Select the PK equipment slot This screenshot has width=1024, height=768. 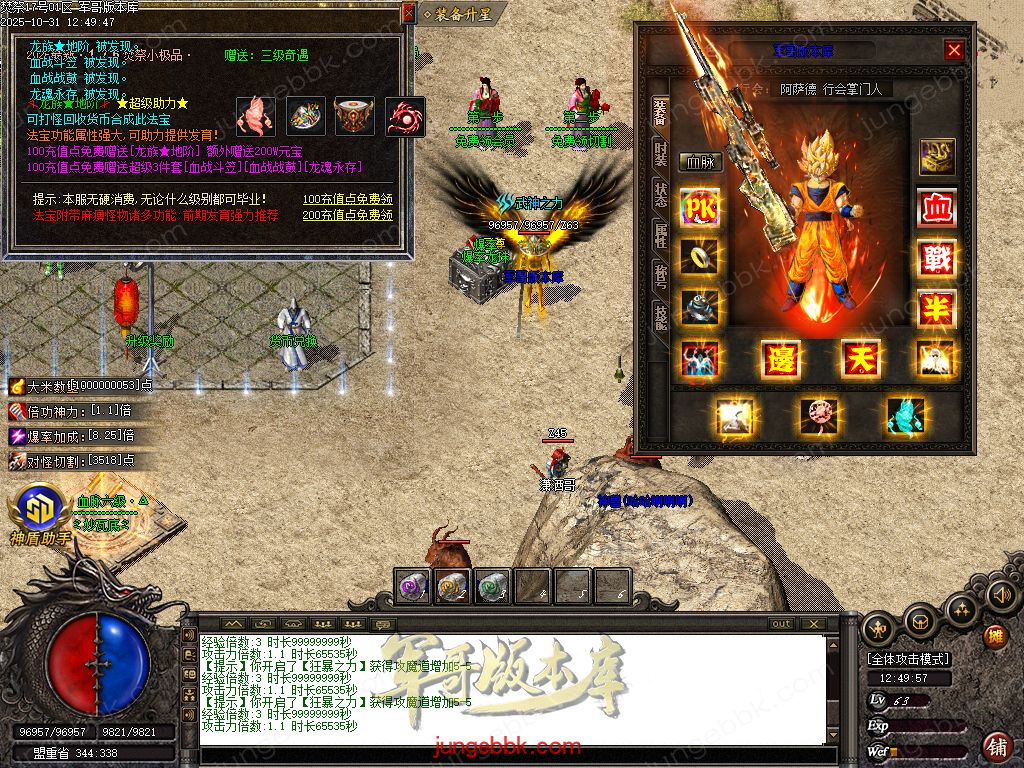click(x=699, y=207)
